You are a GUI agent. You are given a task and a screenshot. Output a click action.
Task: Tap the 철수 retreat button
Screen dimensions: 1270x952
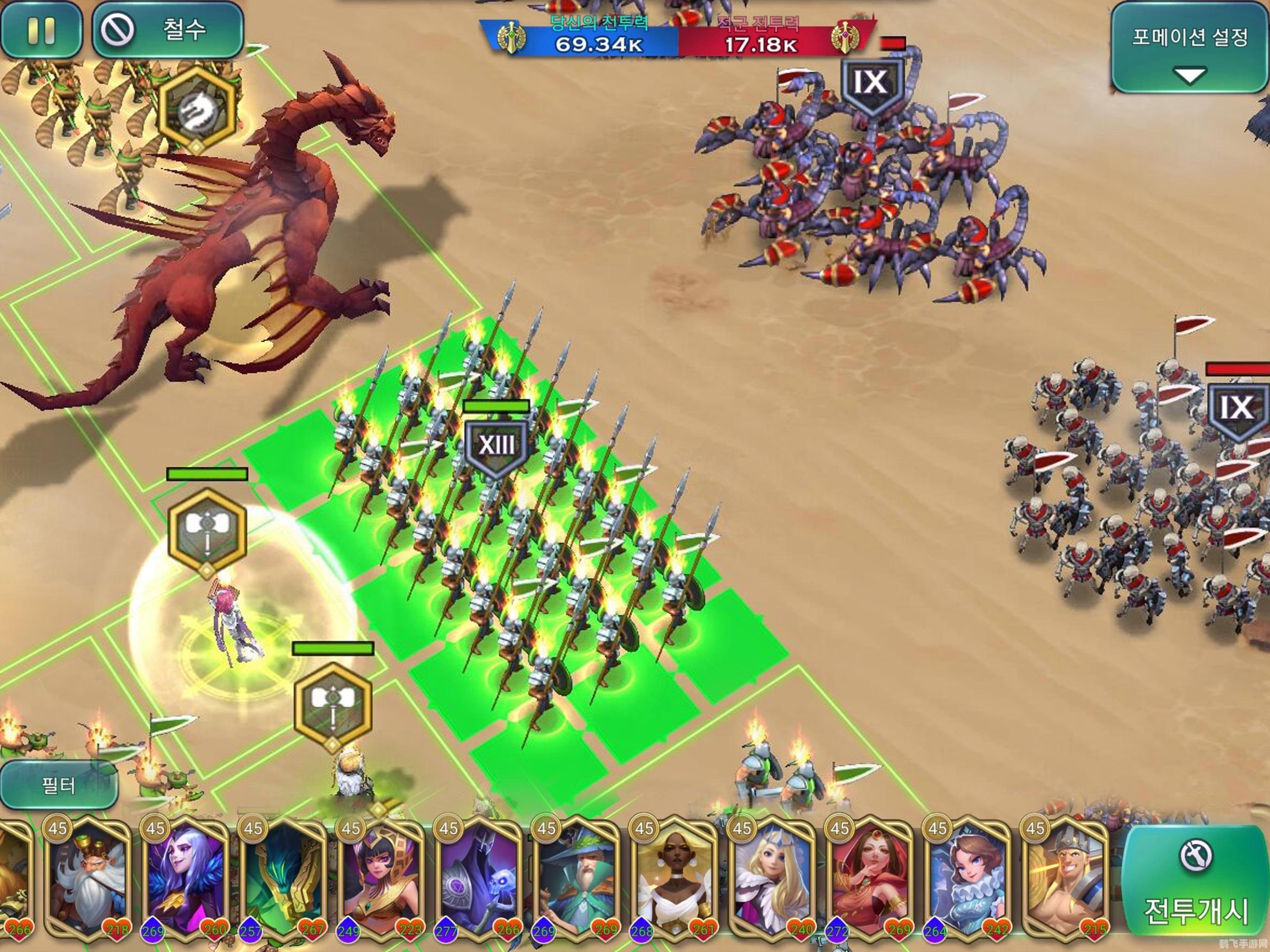(x=168, y=30)
